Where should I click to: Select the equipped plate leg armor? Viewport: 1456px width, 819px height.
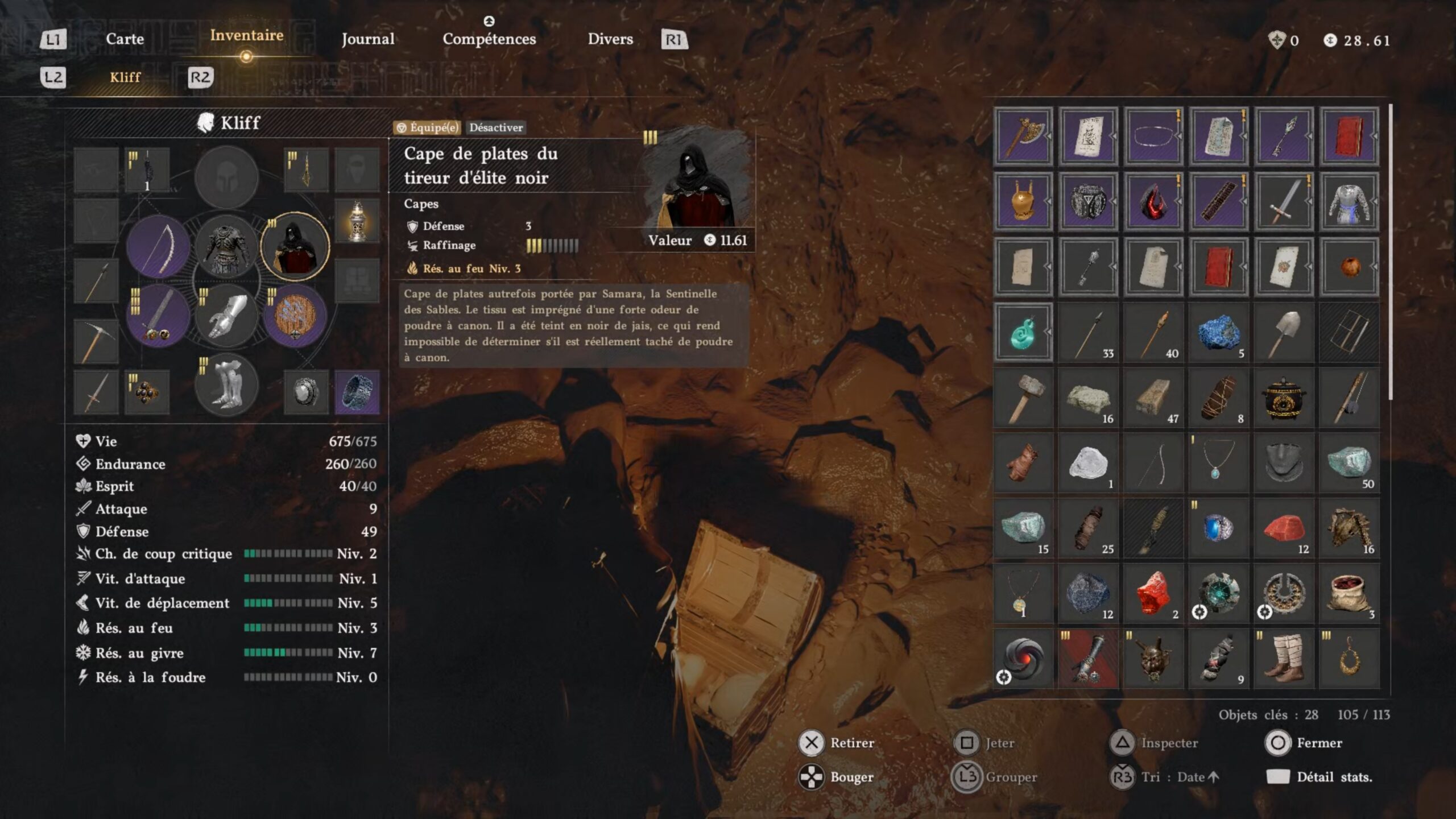click(x=226, y=386)
